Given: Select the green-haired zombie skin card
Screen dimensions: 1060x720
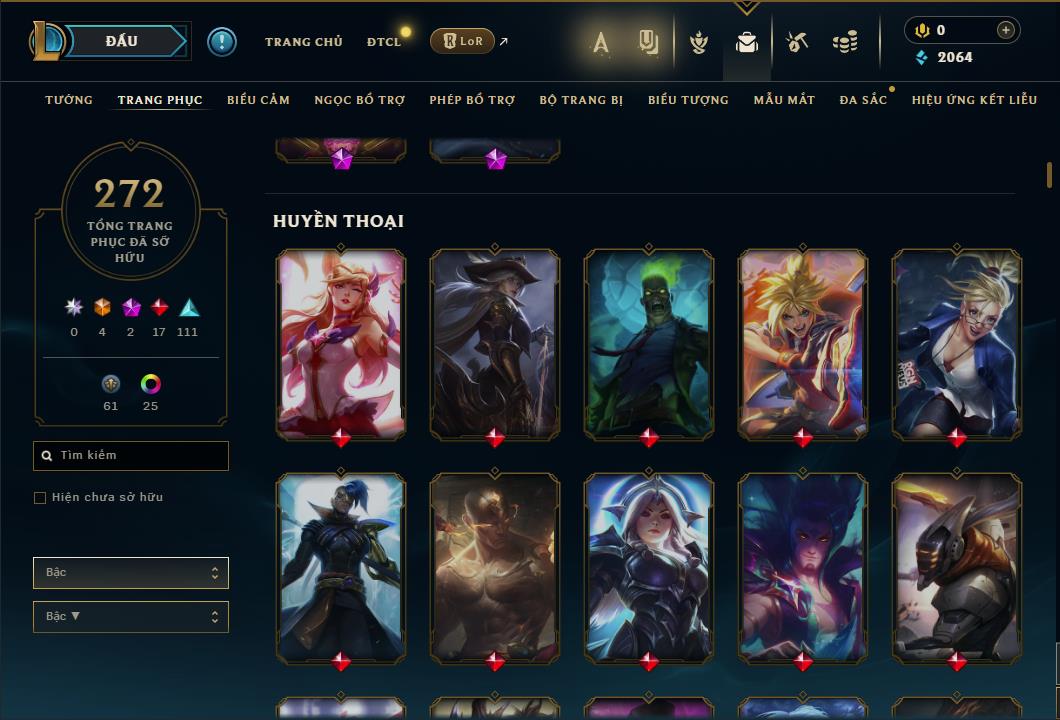Looking at the screenshot, I should (x=649, y=342).
